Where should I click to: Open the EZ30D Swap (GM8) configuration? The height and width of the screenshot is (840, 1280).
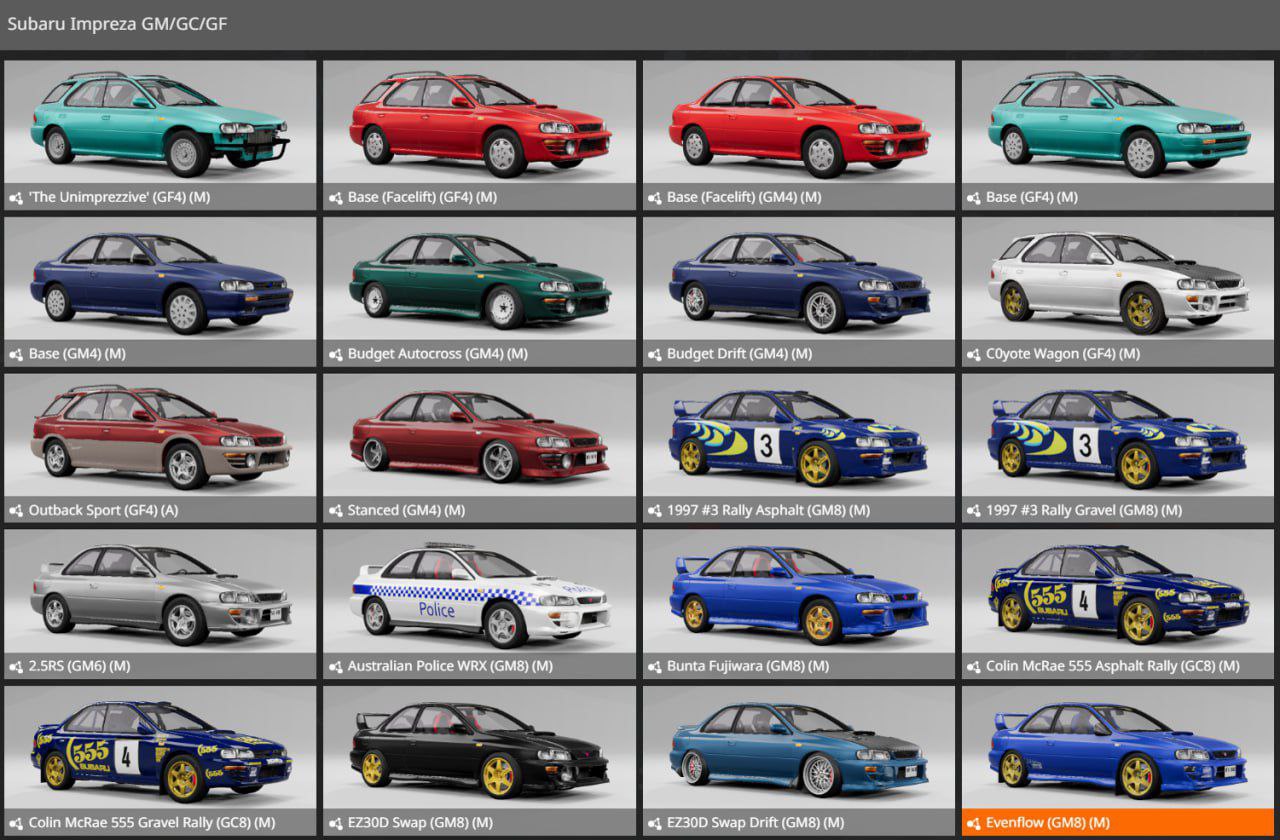(x=480, y=748)
